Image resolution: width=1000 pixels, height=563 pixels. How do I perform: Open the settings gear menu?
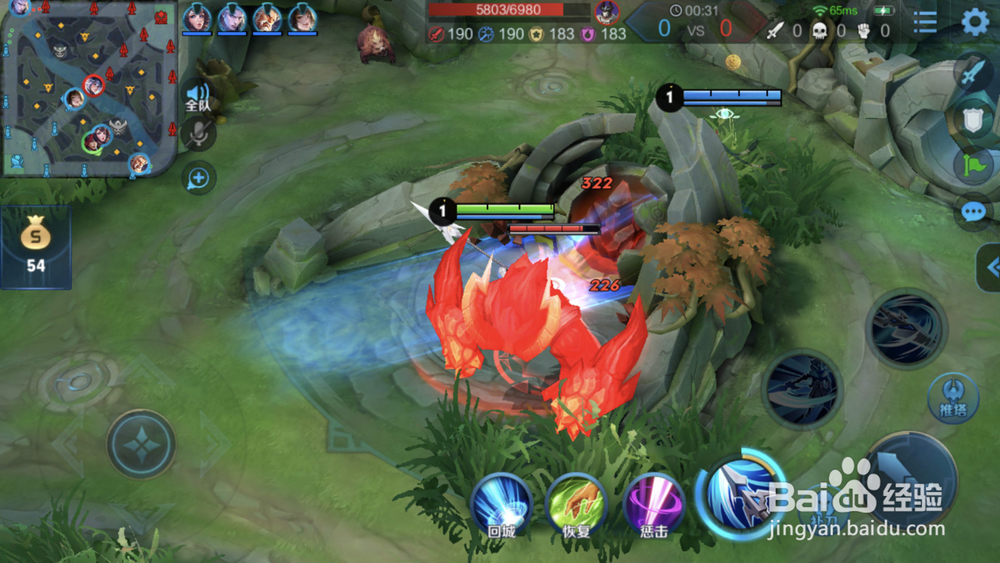974,22
